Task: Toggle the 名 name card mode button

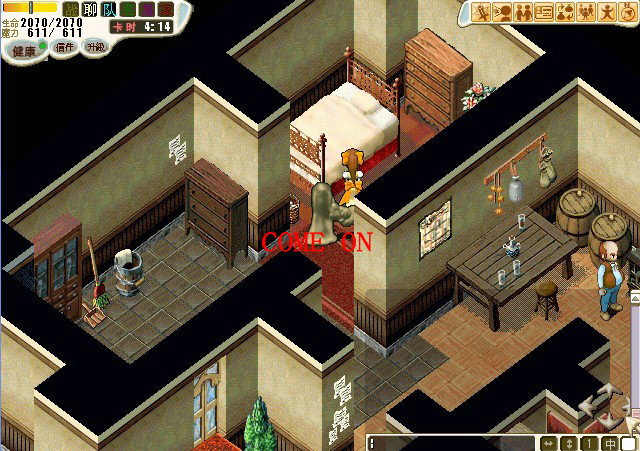Action: tap(128, 9)
